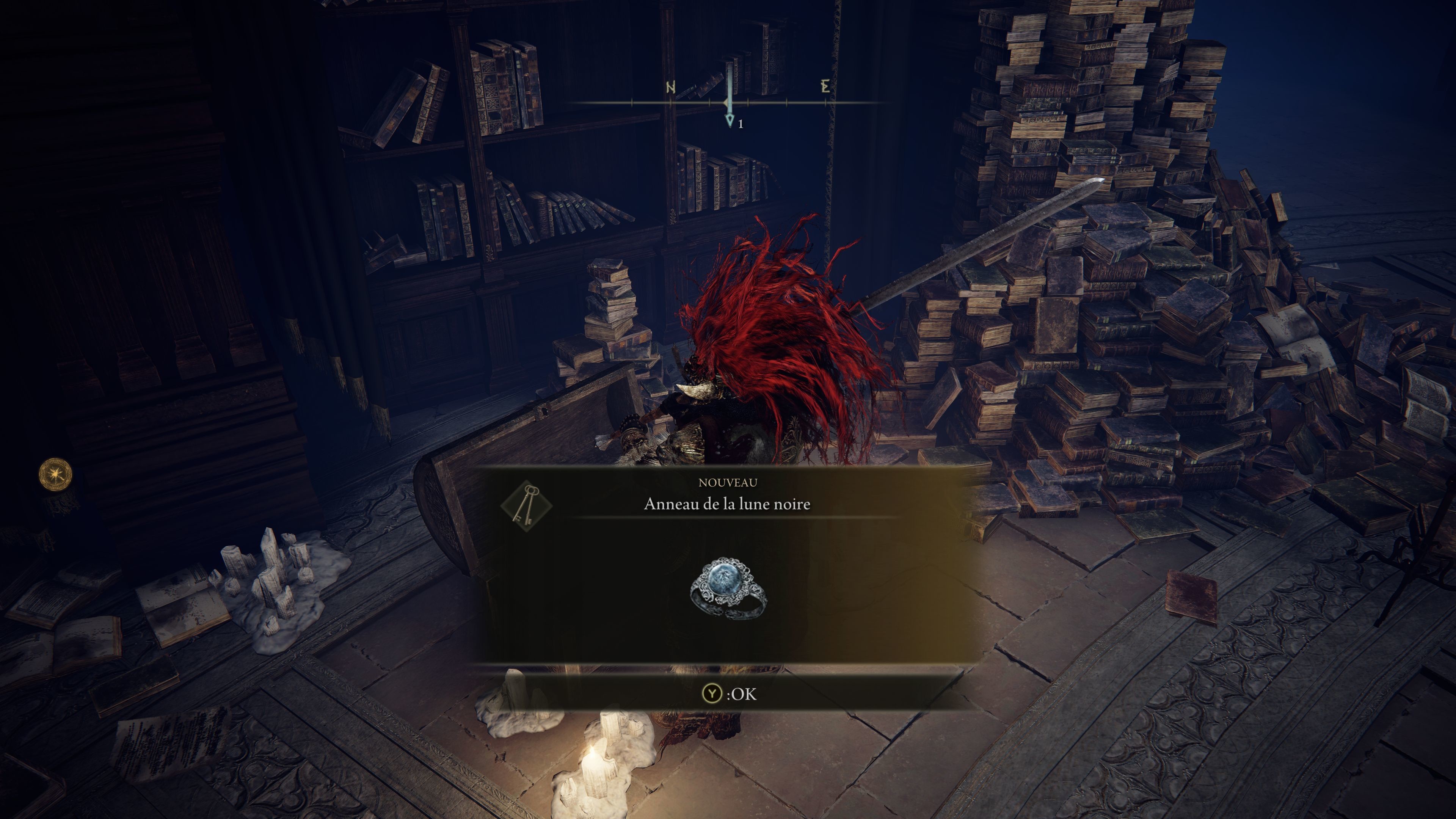
Task: Click the crossed keys item category icon
Action: pos(526,505)
